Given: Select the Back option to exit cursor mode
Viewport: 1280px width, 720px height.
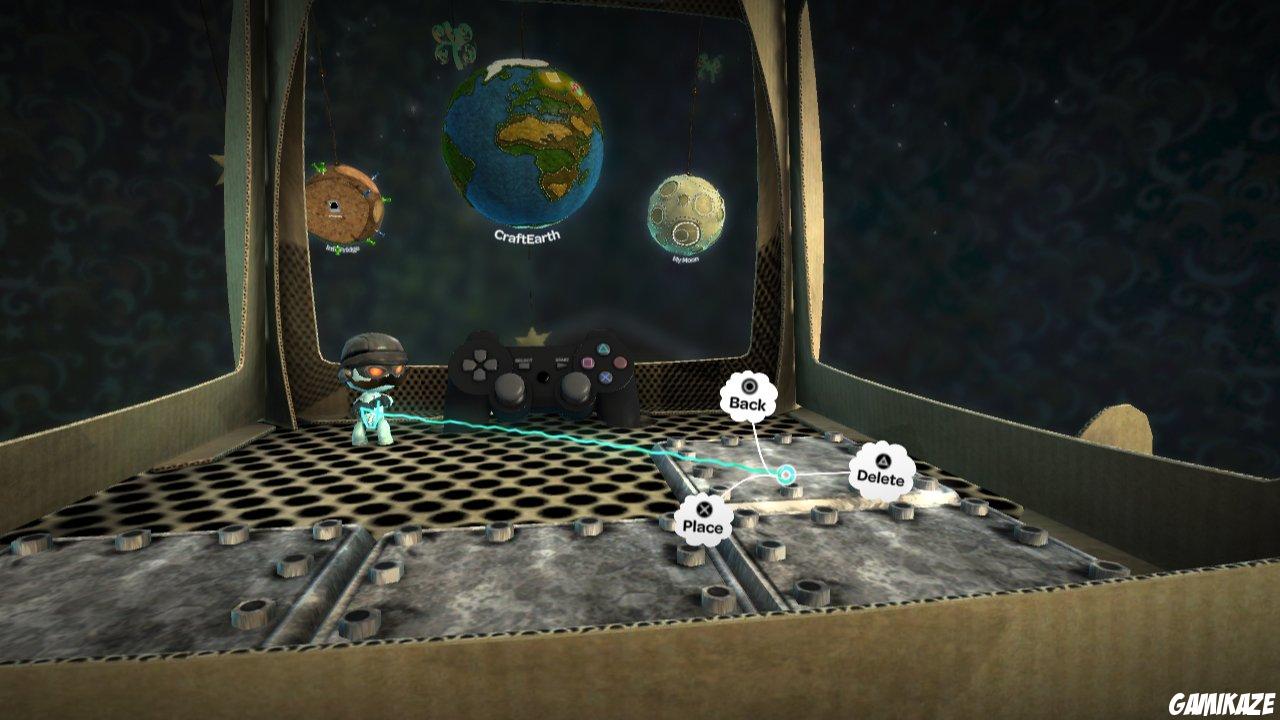Looking at the screenshot, I should point(748,404).
